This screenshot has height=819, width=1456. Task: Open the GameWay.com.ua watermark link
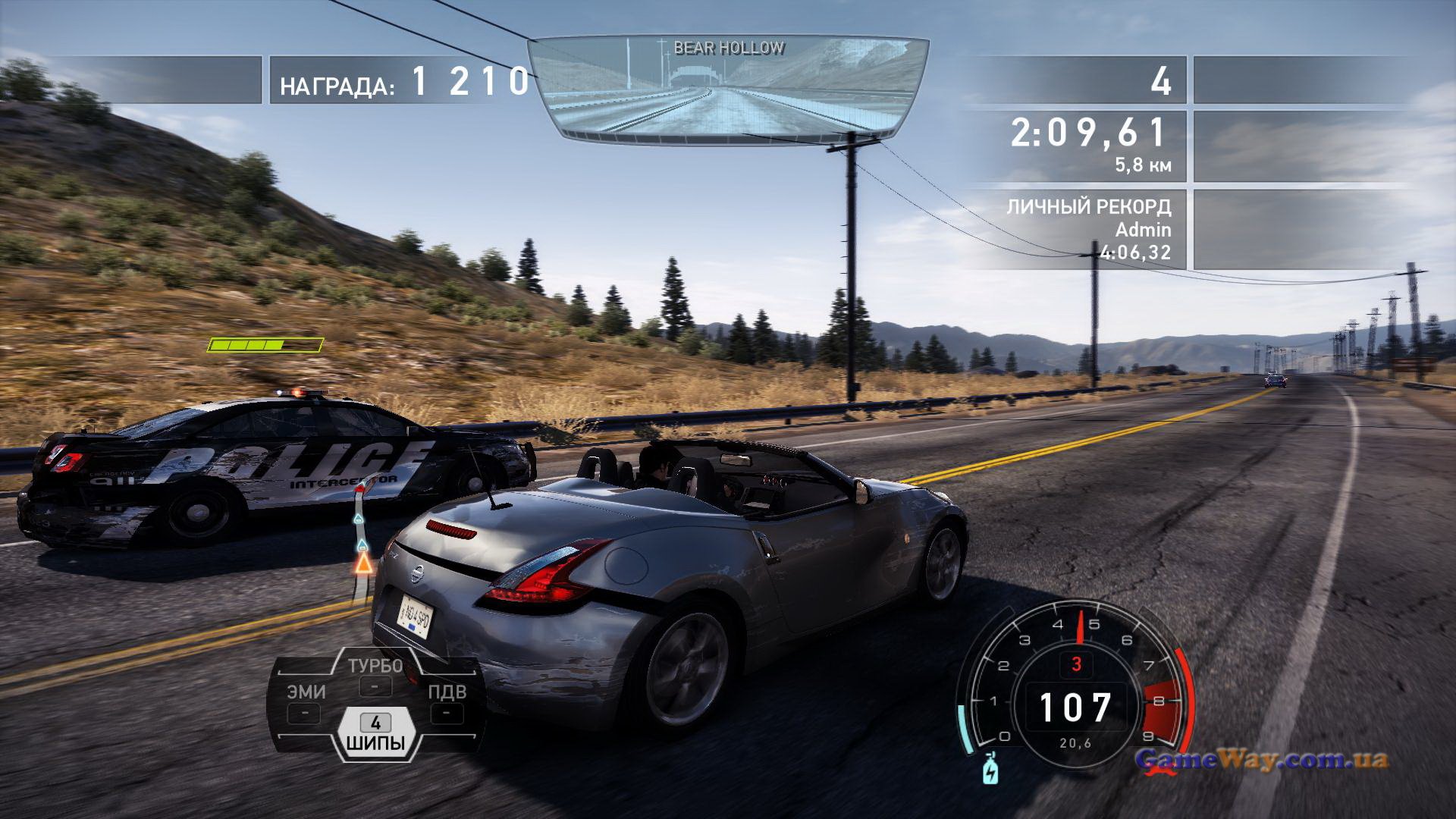click(x=1261, y=759)
